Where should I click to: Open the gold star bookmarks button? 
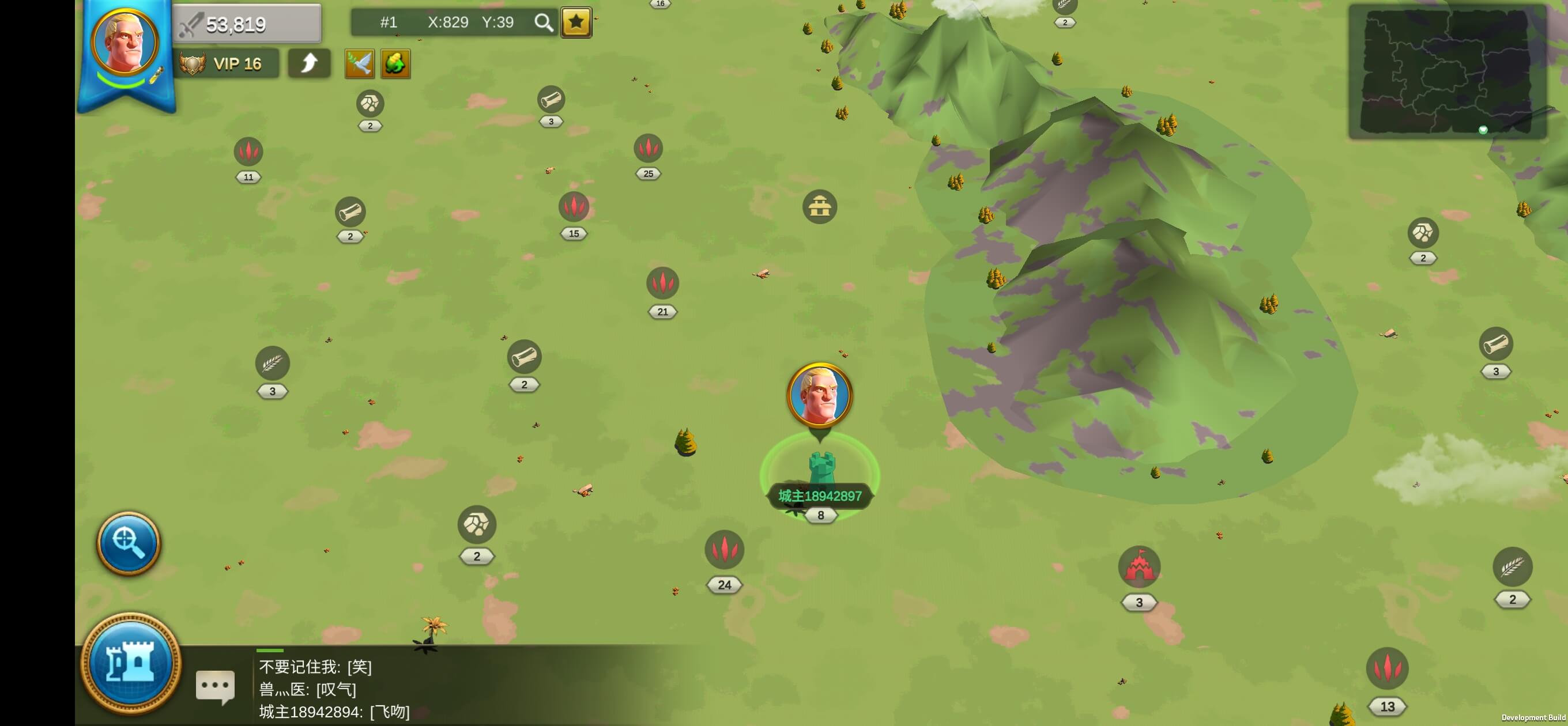[576, 23]
